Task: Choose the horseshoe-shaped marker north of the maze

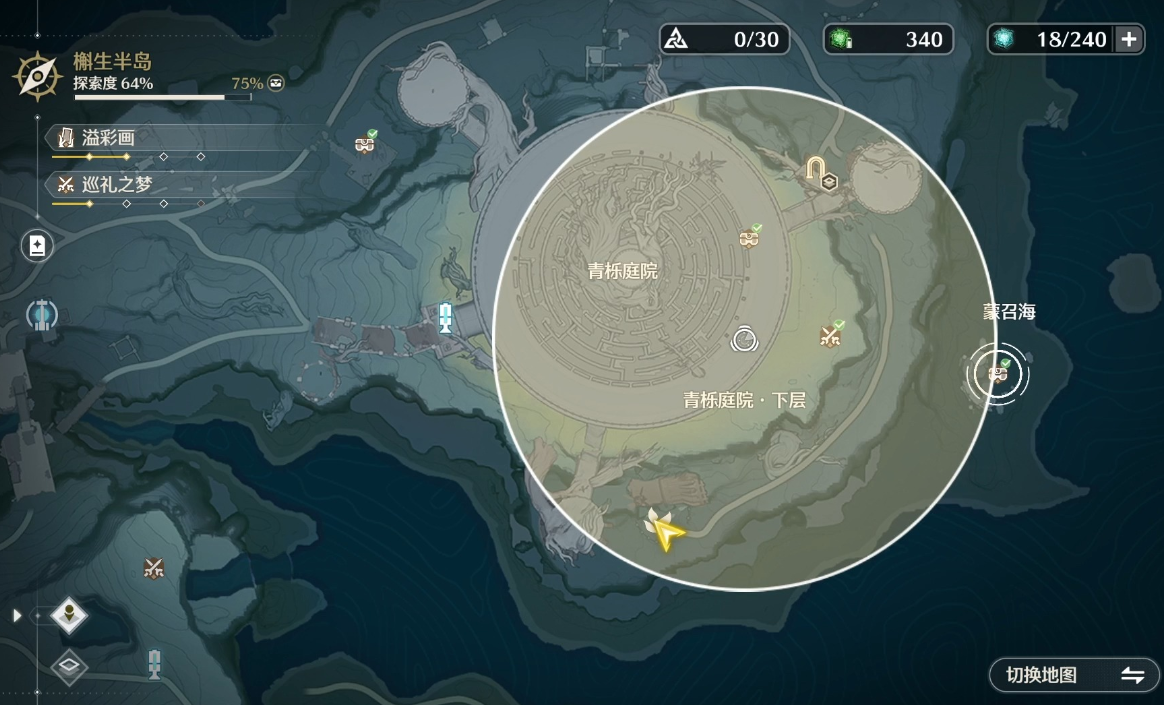Action: point(819,168)
